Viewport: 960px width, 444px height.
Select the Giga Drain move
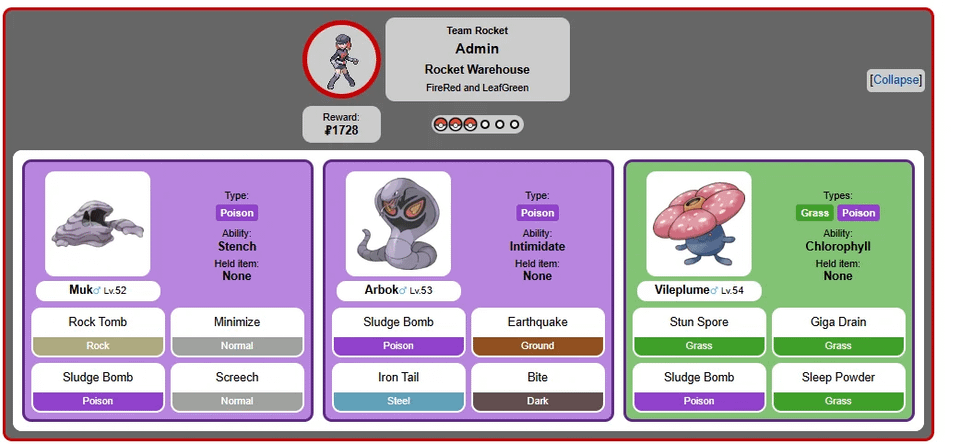pos(838,322)
